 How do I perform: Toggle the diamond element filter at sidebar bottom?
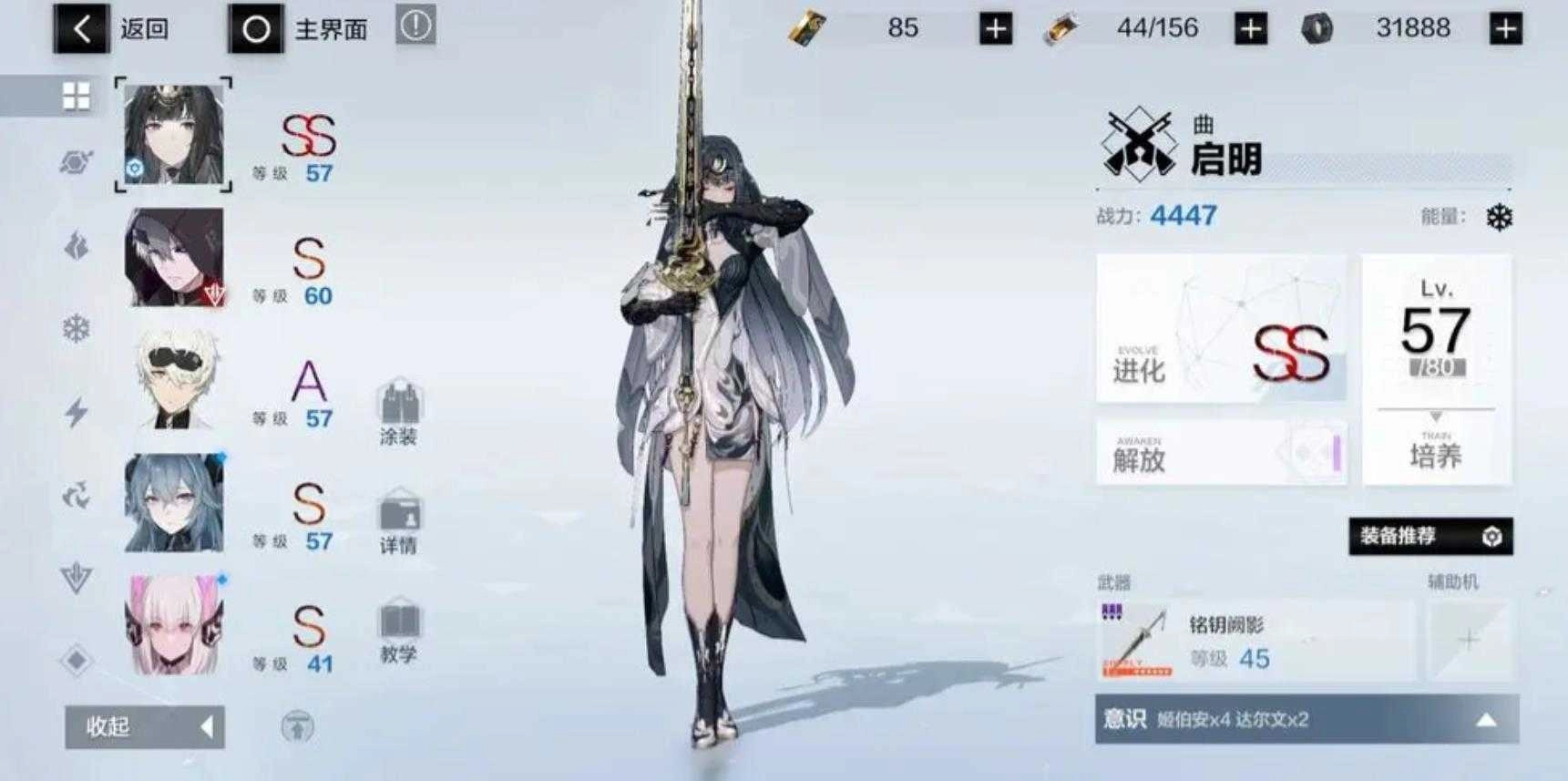pyautogui.click(x=77, y=656)
